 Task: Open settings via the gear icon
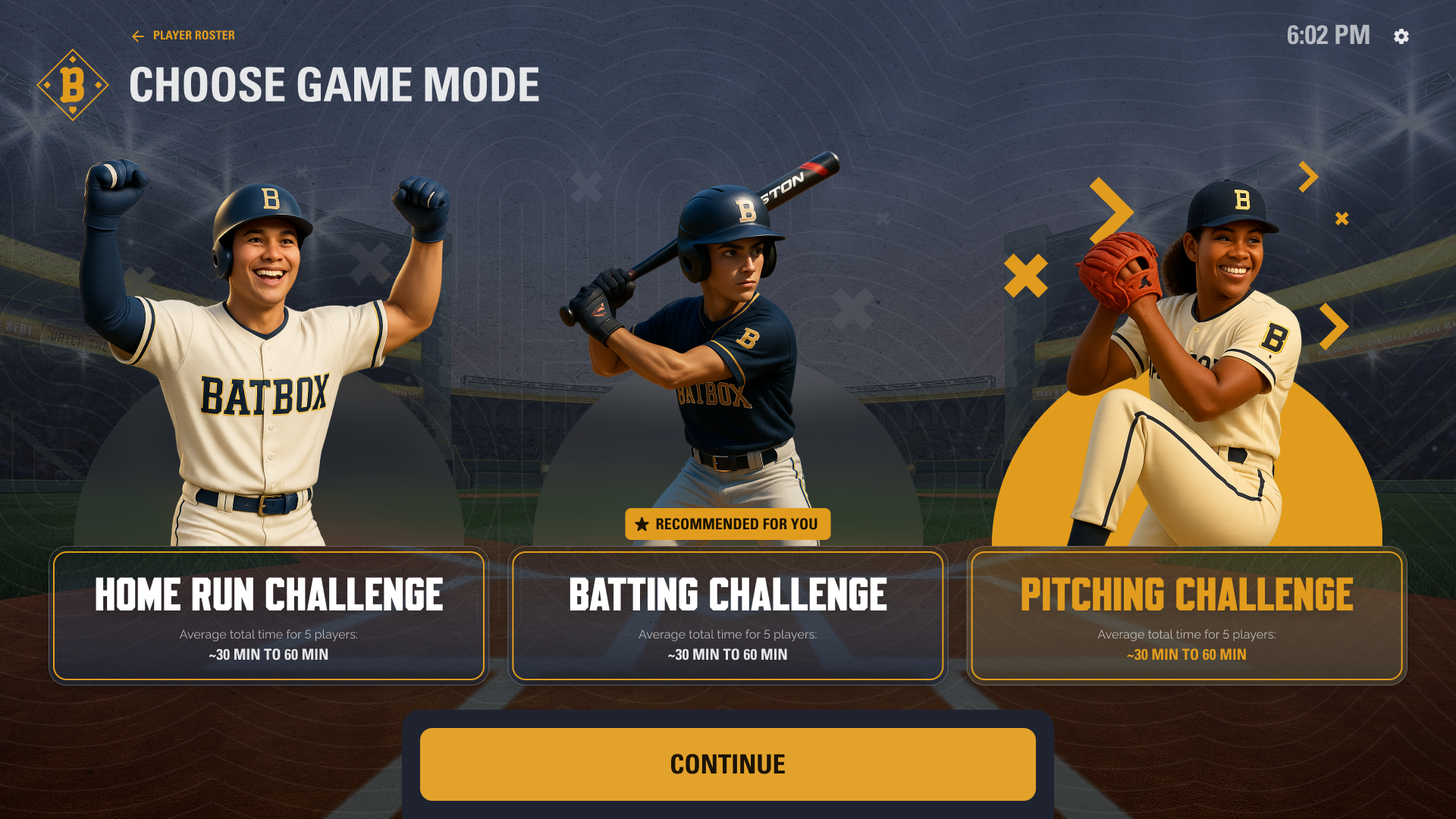1401,36
